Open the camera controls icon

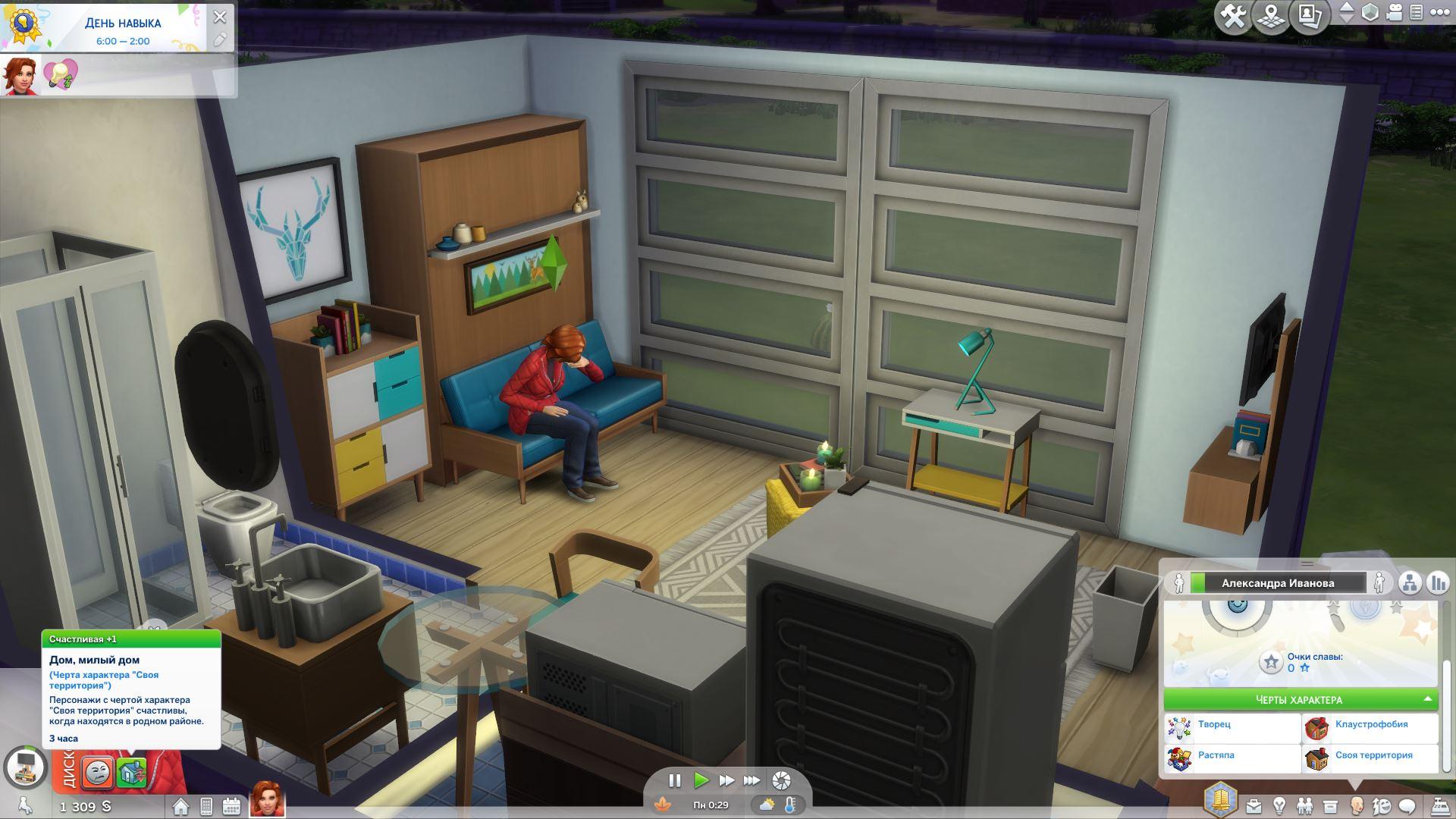pos(1394,13)
